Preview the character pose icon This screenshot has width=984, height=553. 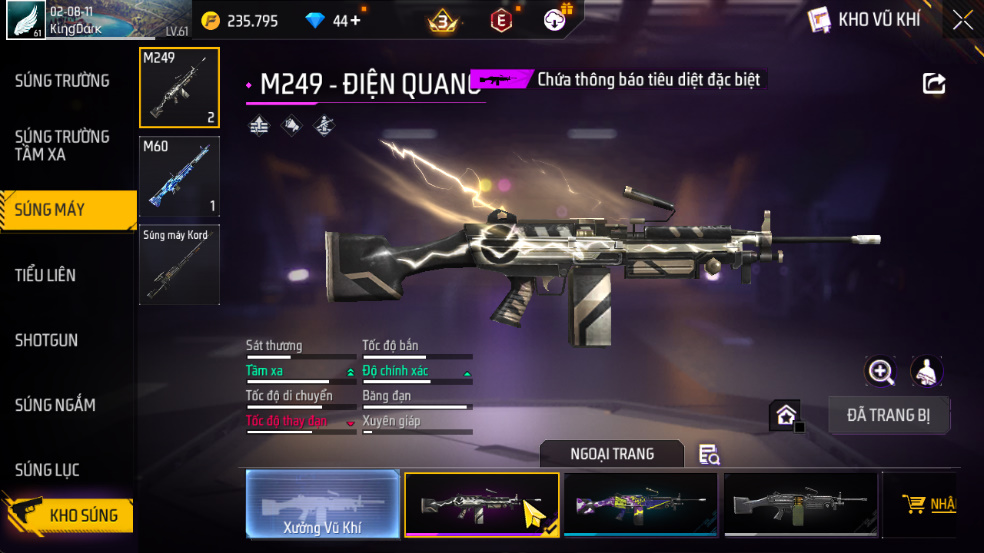coord(927,372)
